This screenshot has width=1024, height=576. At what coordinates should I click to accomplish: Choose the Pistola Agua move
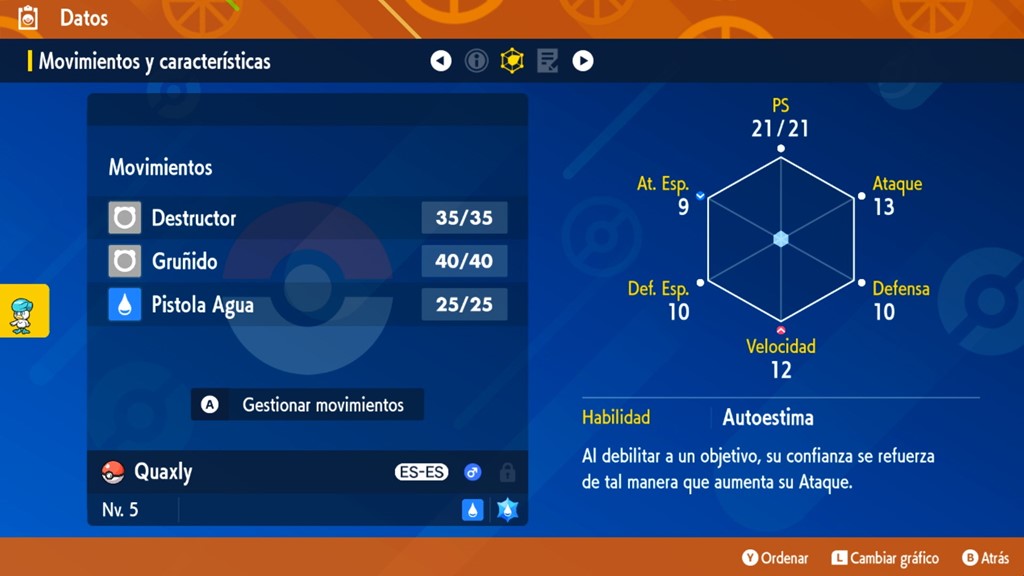[x=307, y=305]
